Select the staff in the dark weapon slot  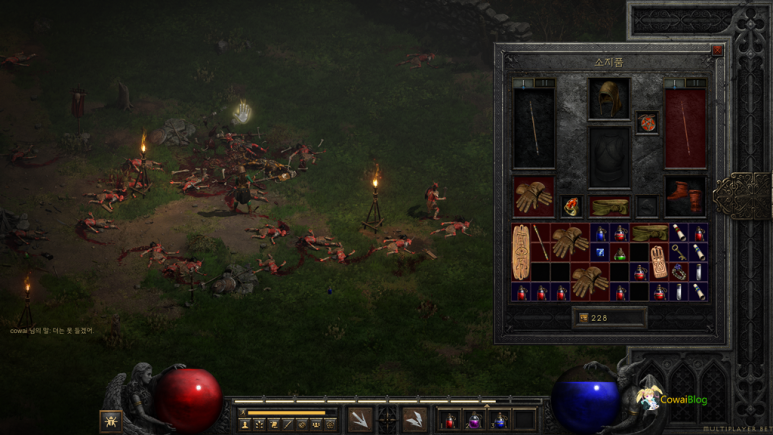click(533, 127)
